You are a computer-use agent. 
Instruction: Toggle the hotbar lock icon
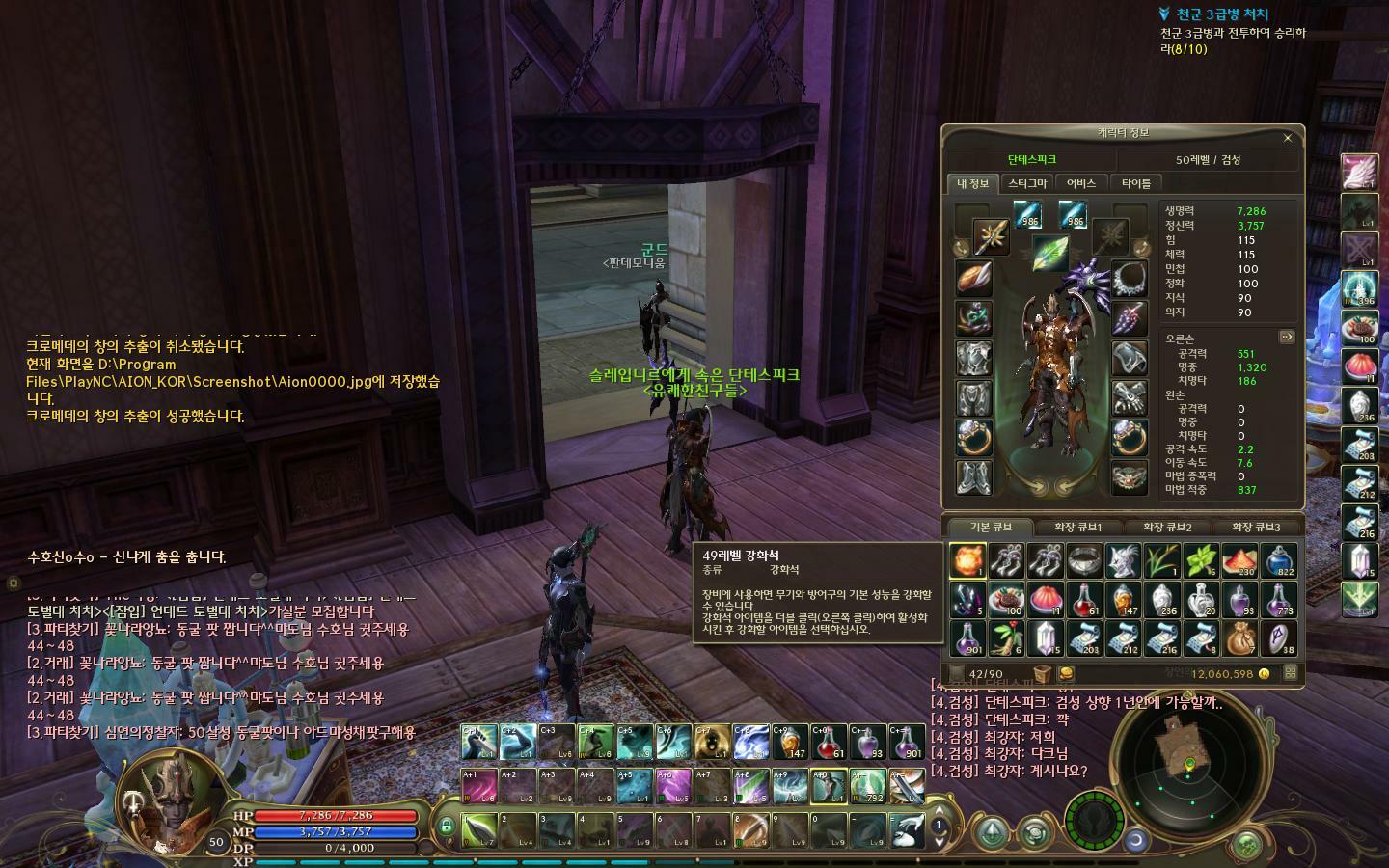(446, 826)
